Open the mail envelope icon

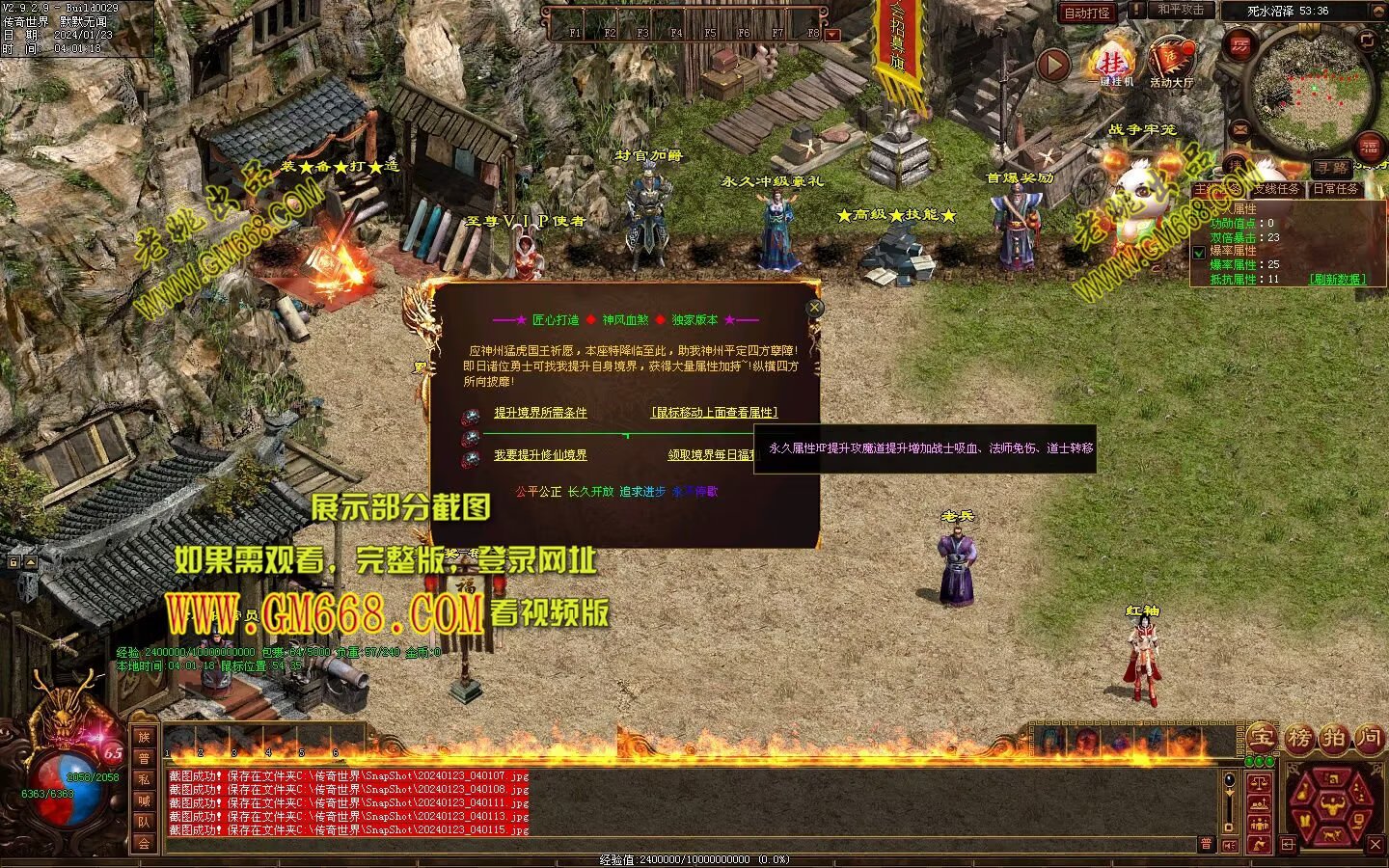click(x=1240, y=129)
